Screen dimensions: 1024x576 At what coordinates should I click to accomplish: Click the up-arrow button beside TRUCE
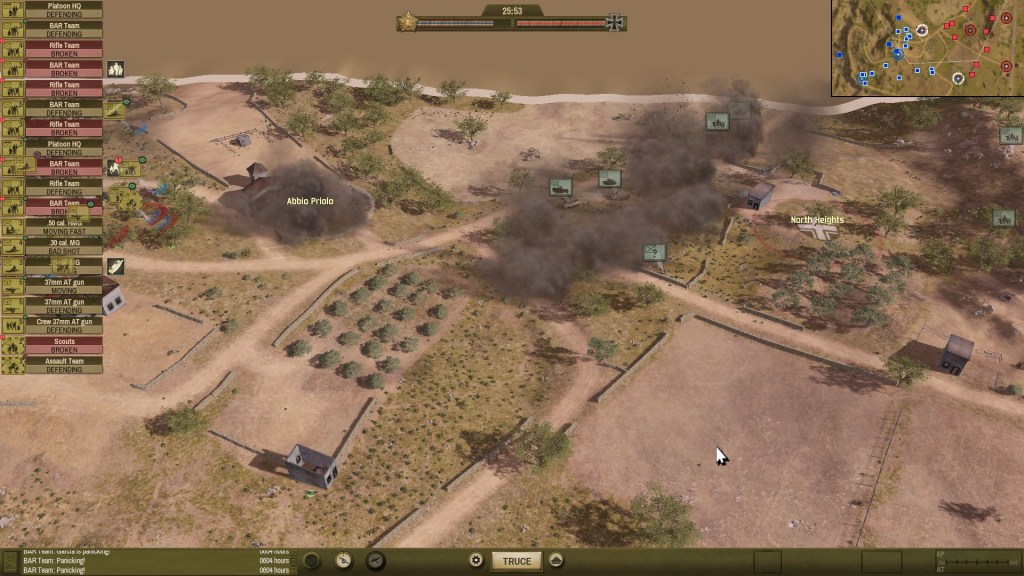click(x=557, y=561)
